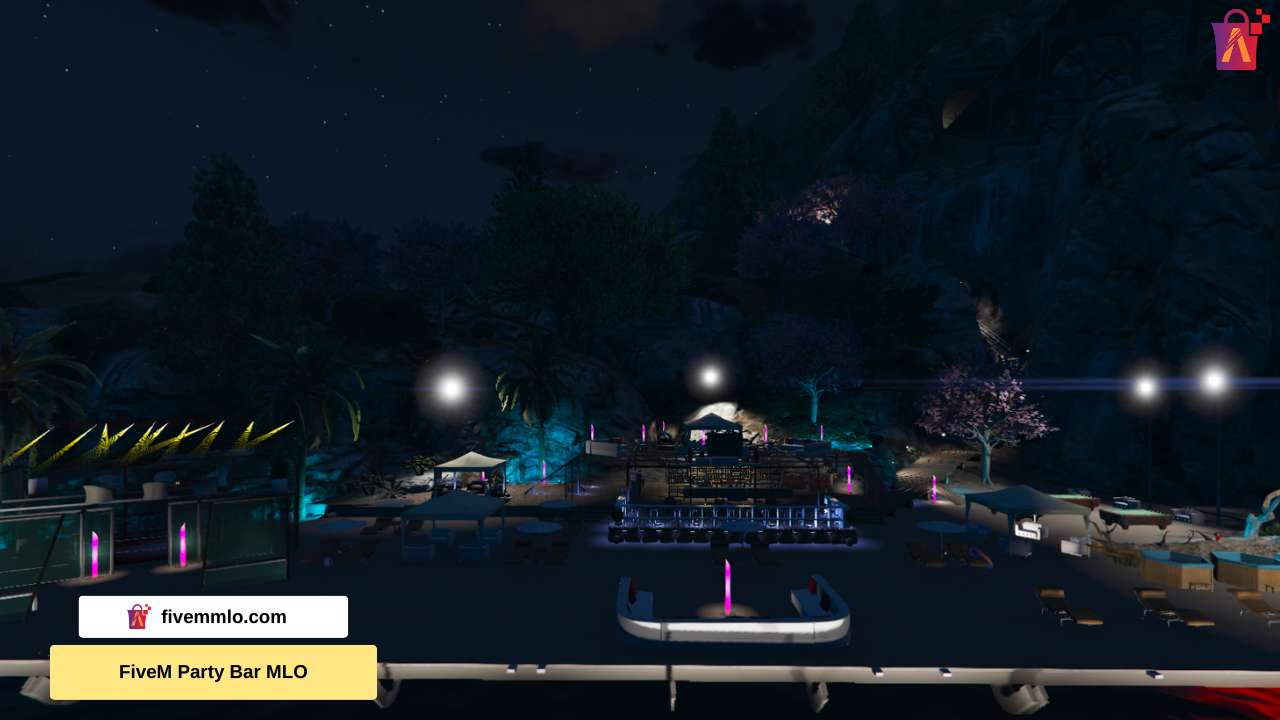Screen dimensions: 1280x720
Task: Click the fivemmlo.com website badge
Action: coord(213,617)
